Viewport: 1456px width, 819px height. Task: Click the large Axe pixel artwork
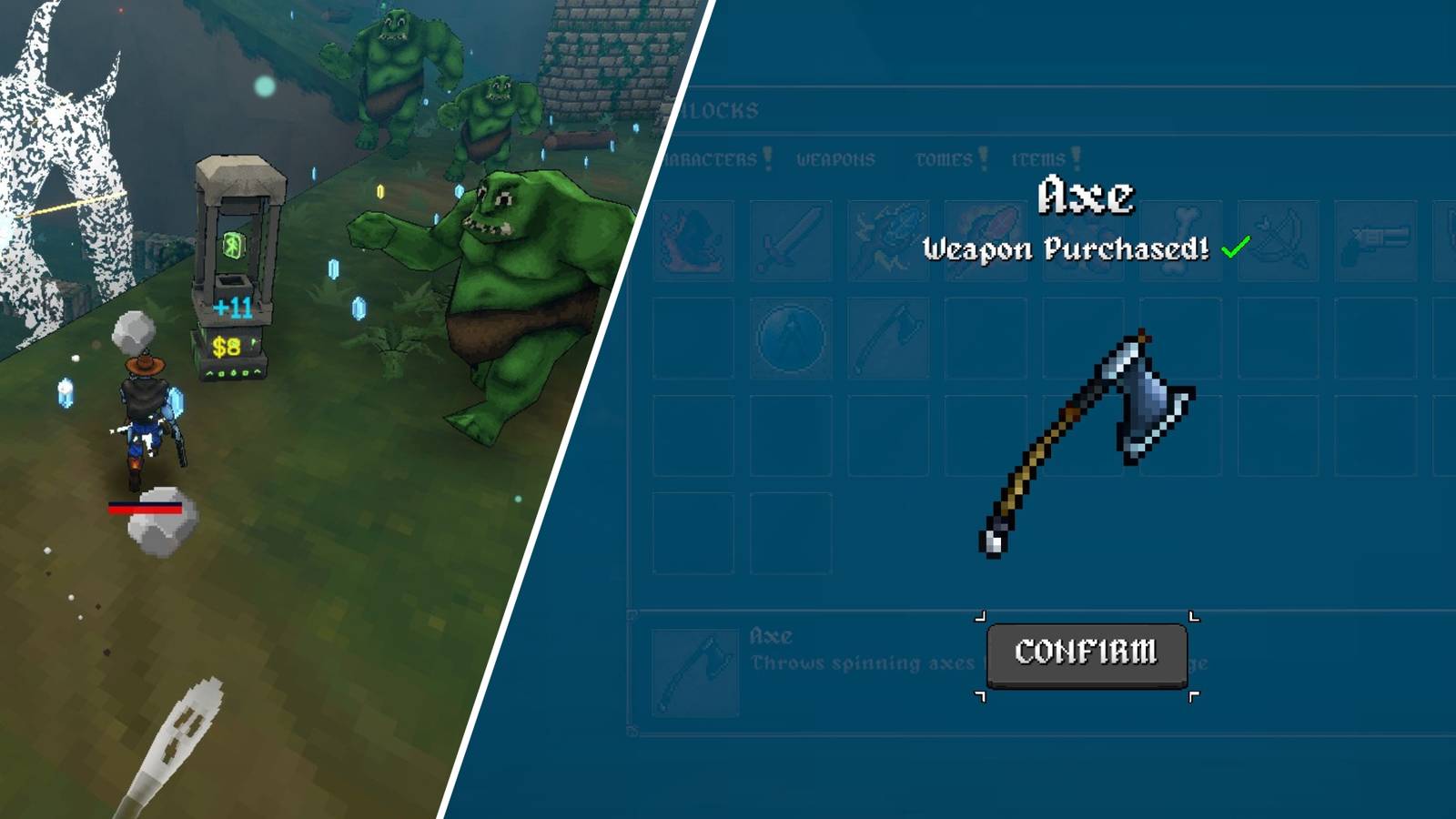[x=1087, y=437]
